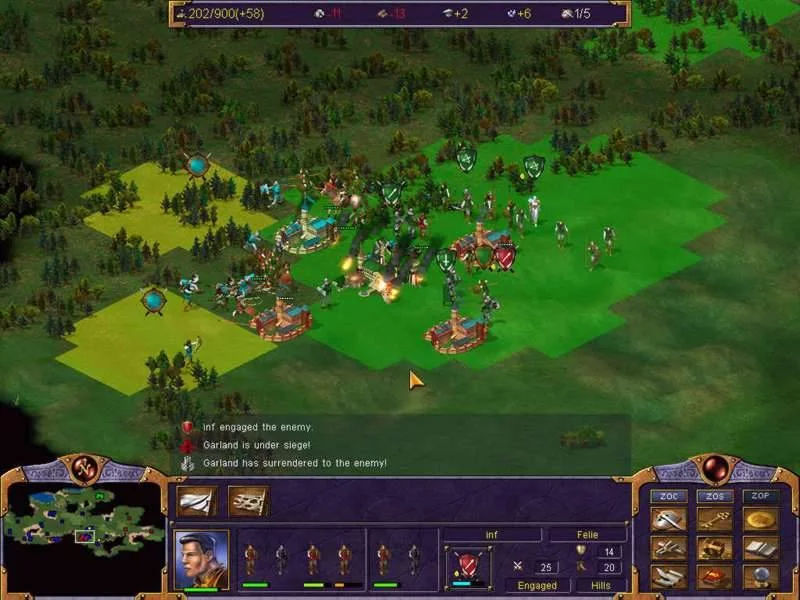Click the compass emblem above the minimap
800x600 pixels.
pos(85,467)
